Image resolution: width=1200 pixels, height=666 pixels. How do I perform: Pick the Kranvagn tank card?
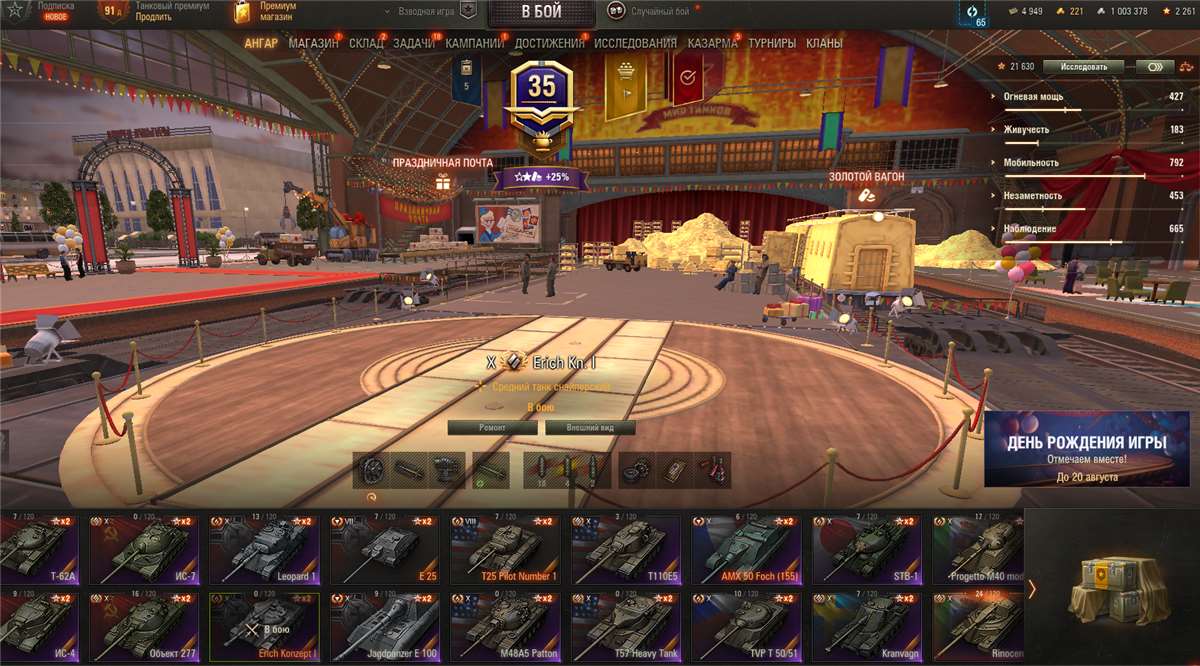pyautogui.click(x=866, y=627)
